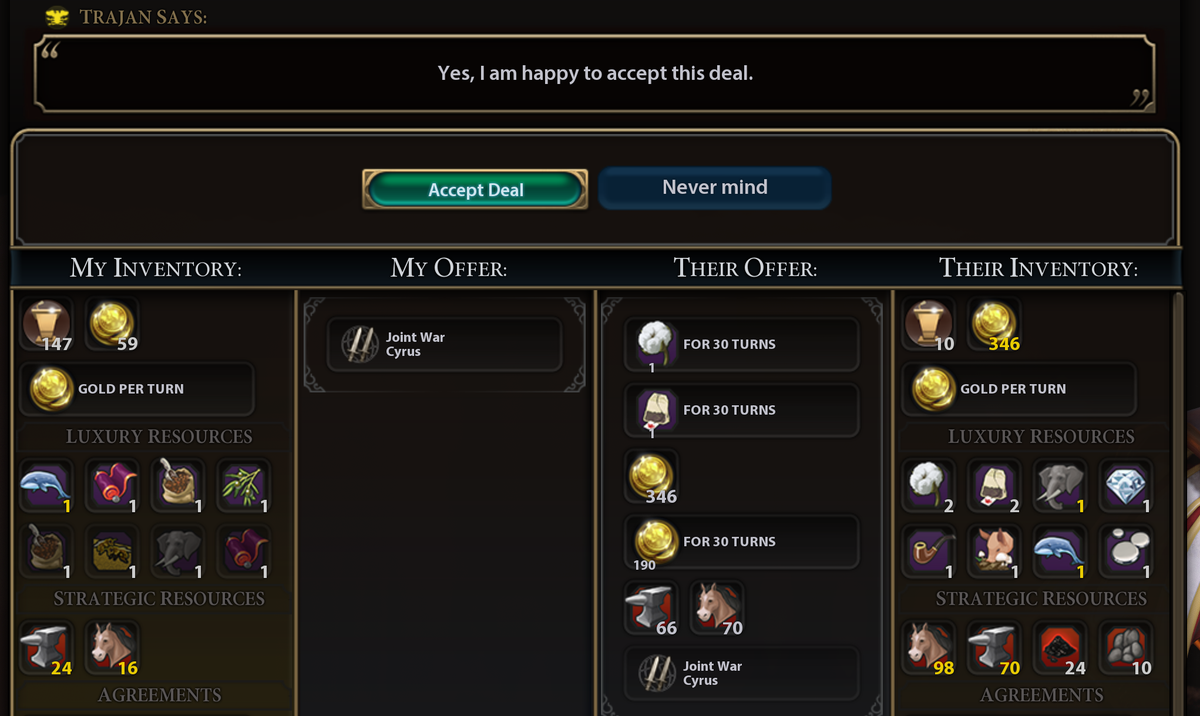Click the 346 gold lump sum offer
Viewport: 1200px width, 716px height.
coord(652,476)
